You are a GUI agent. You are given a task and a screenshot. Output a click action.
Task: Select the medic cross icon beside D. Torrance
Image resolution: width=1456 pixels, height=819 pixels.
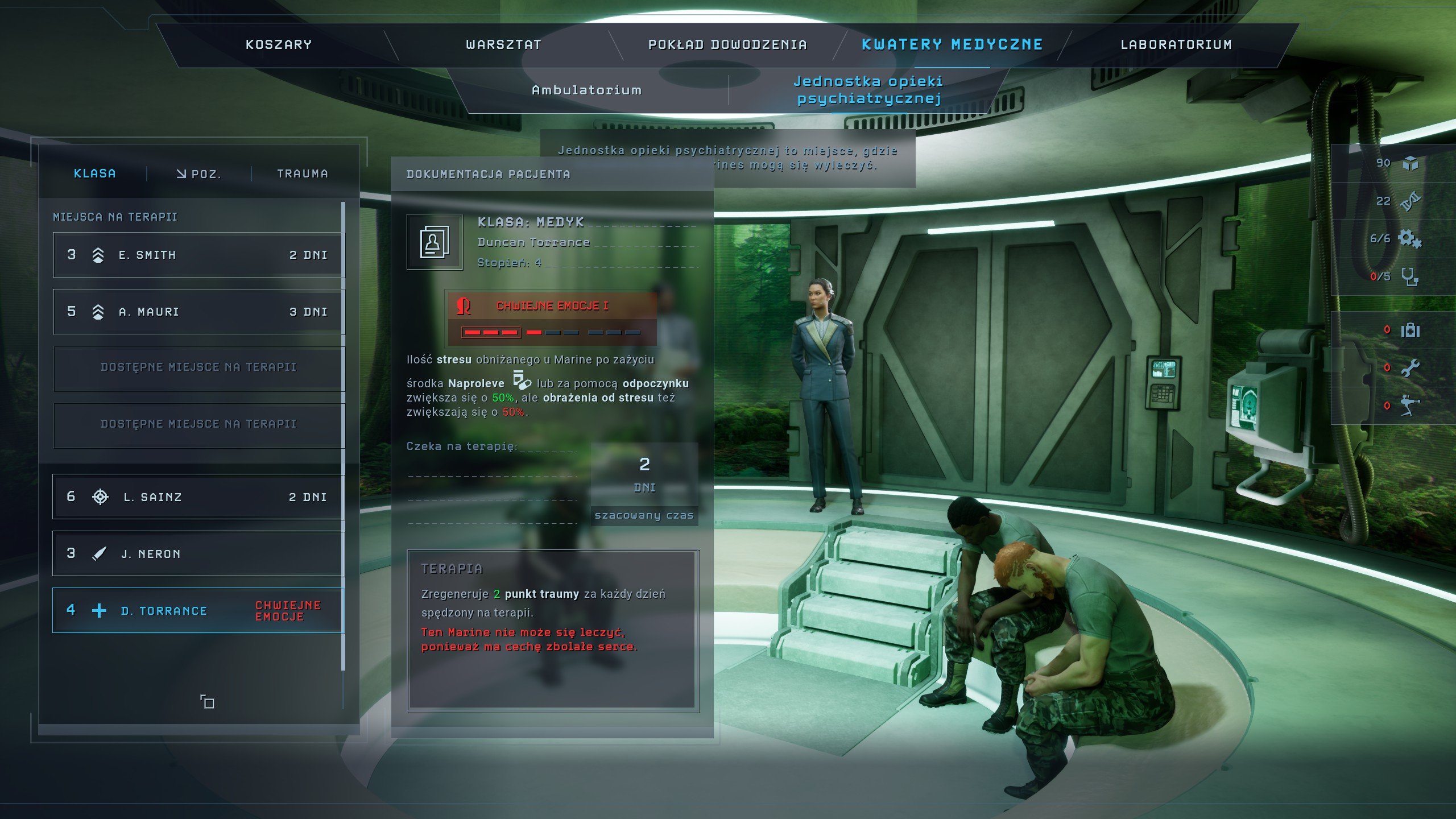point(100,610)
